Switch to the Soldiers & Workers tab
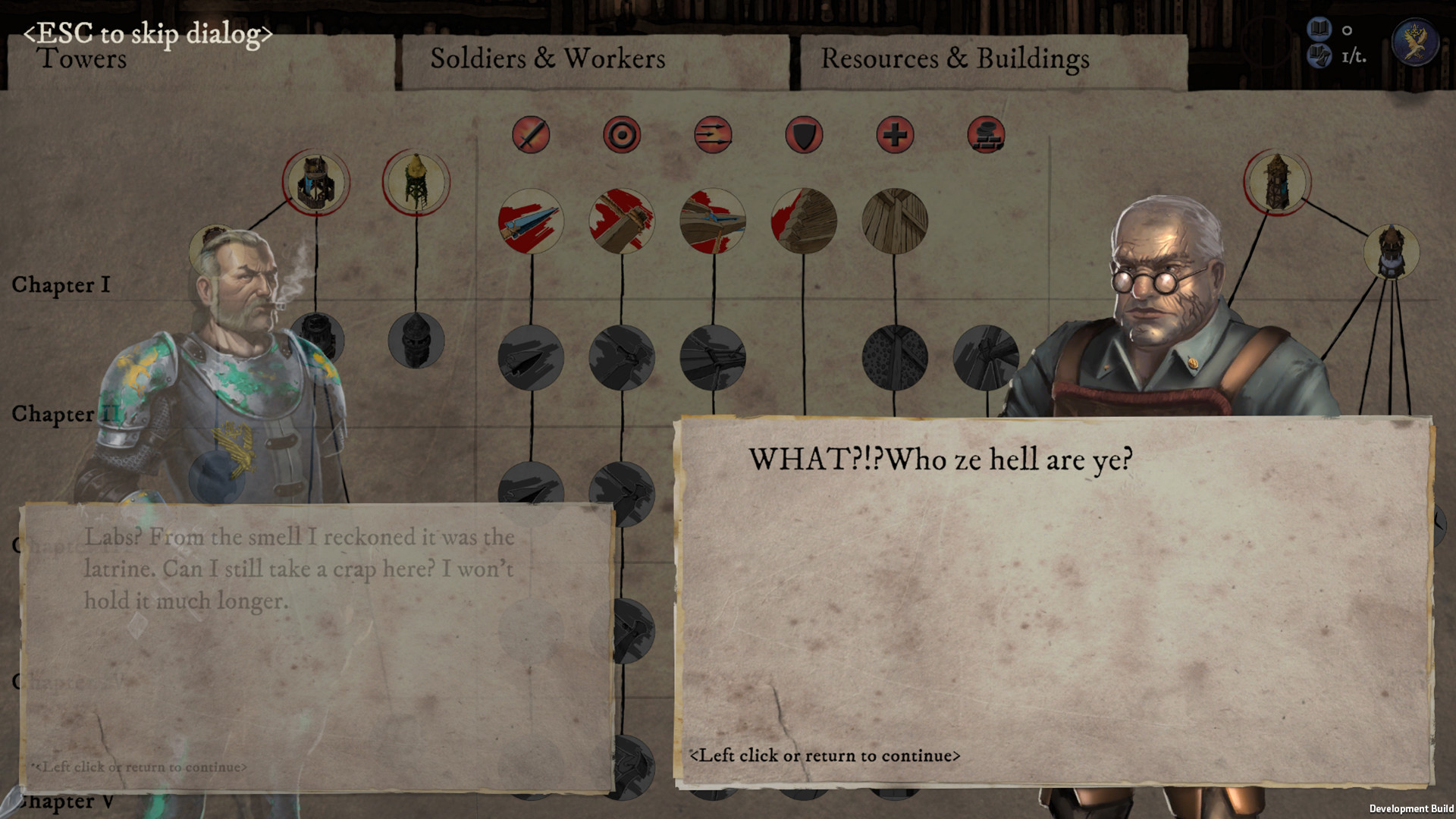 point(548,59)
